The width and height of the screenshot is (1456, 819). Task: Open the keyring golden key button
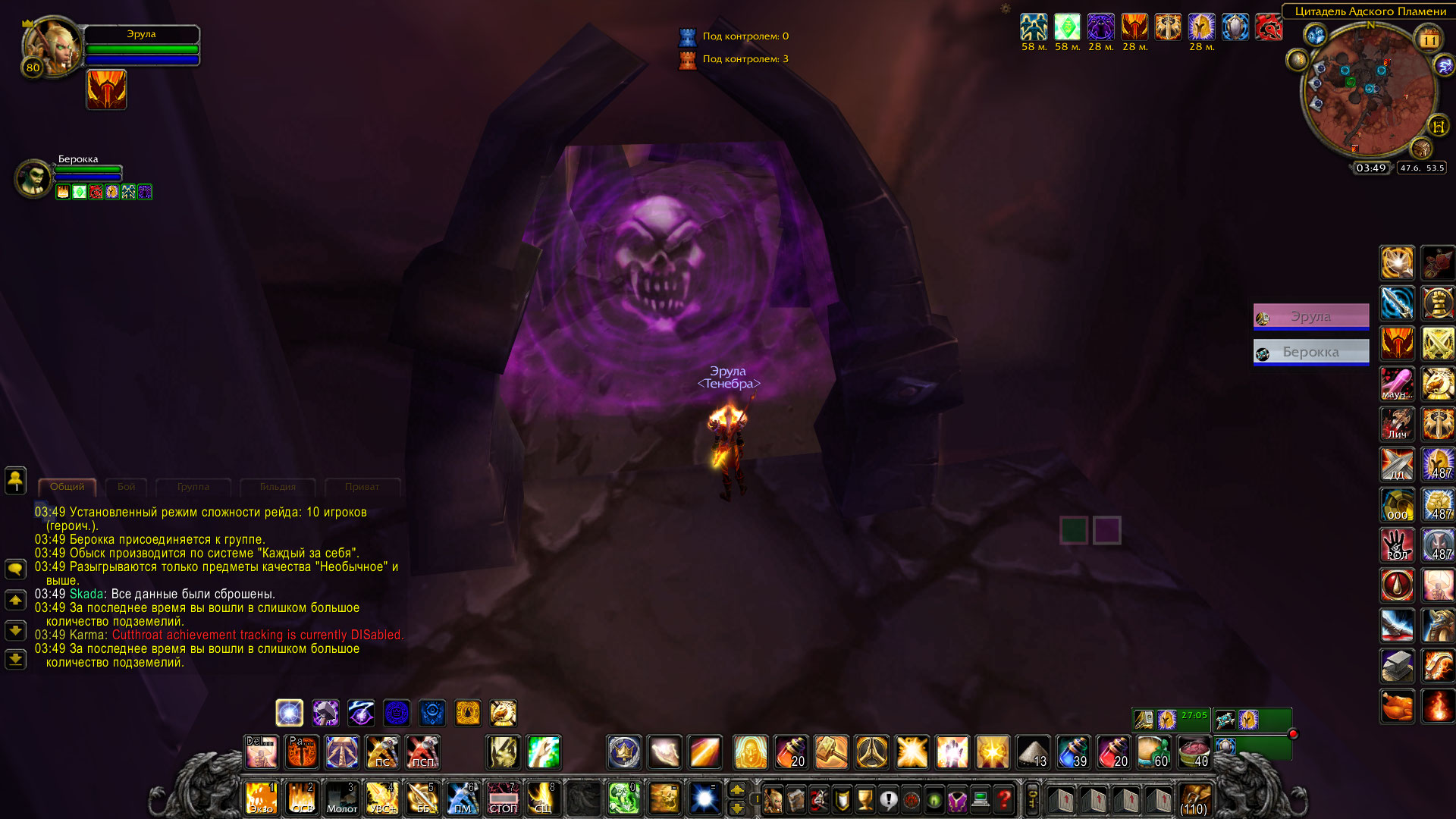pos(1032,799)
